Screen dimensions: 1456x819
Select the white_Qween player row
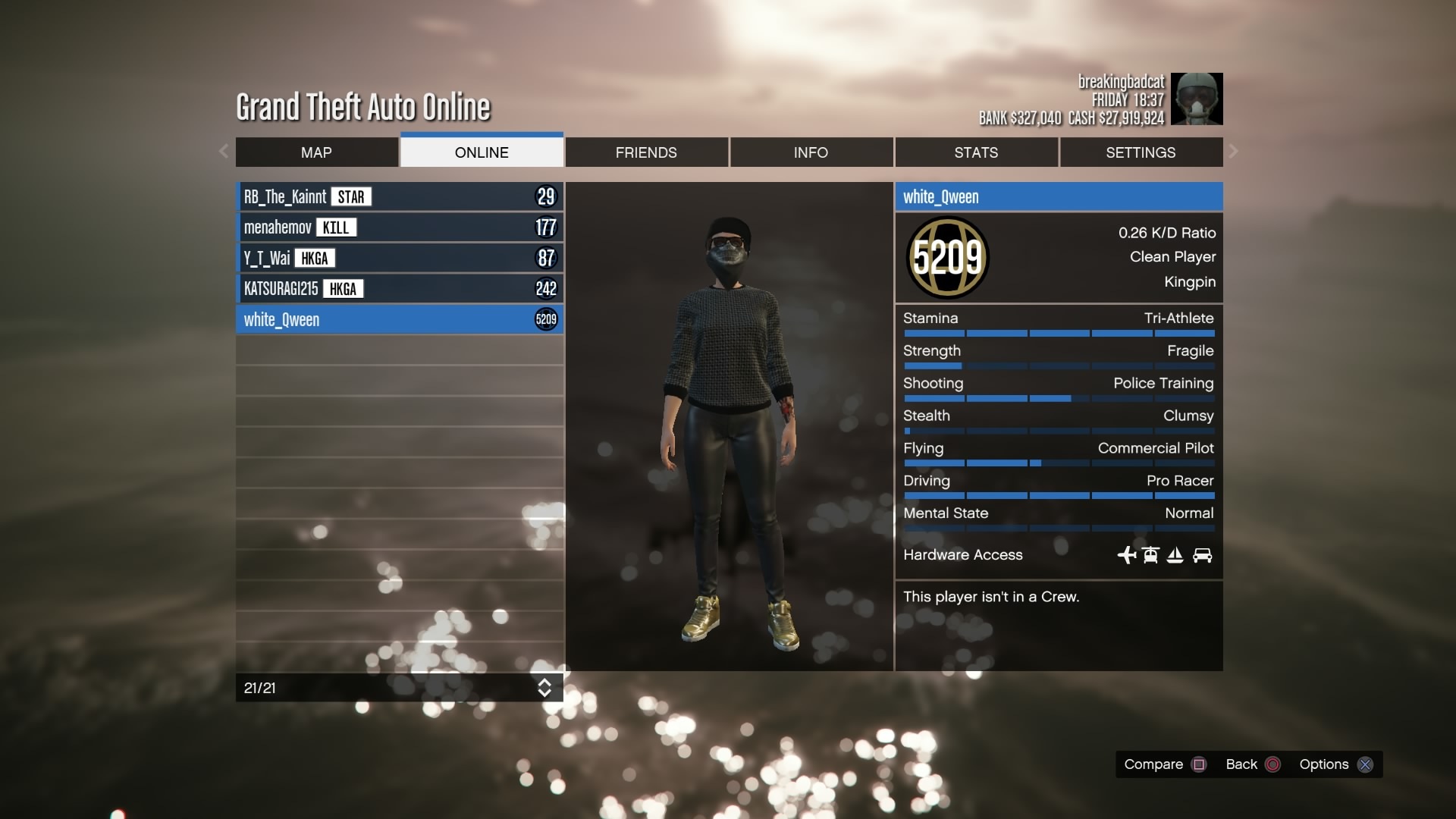coord(400,320)
